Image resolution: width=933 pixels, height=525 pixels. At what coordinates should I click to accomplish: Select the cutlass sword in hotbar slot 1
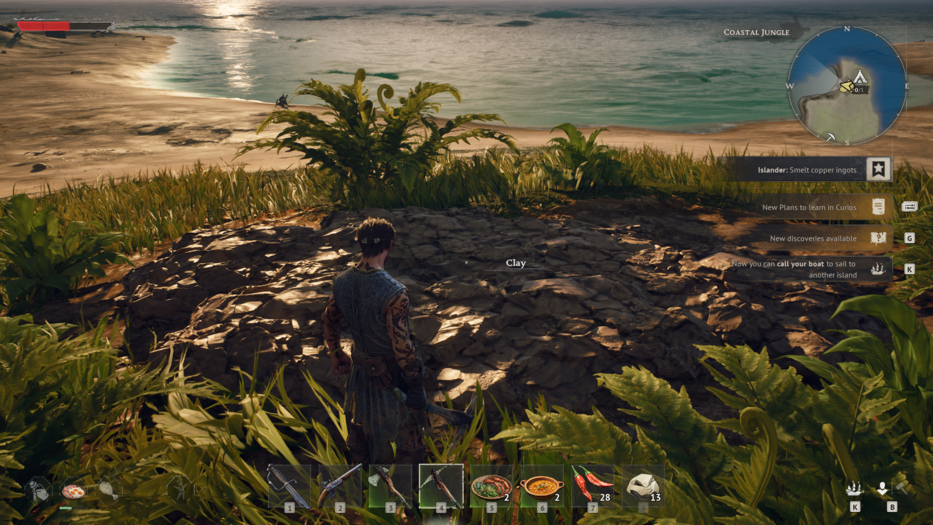[x=289, y=486]
